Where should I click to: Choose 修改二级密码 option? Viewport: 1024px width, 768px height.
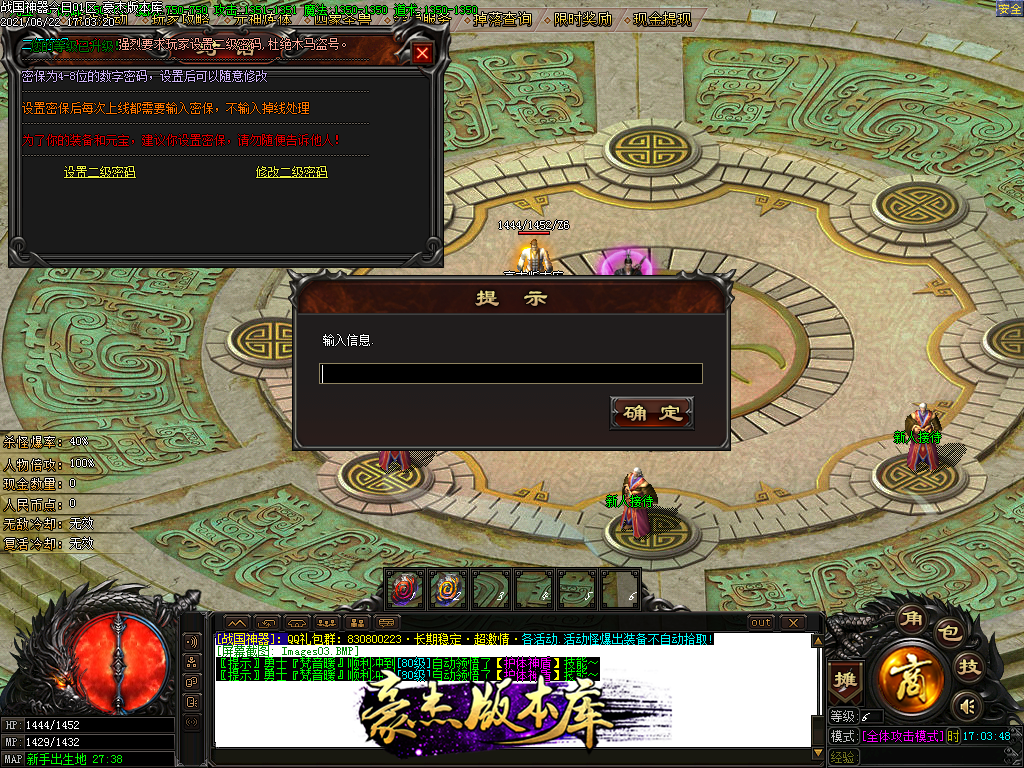click(291, 172)
